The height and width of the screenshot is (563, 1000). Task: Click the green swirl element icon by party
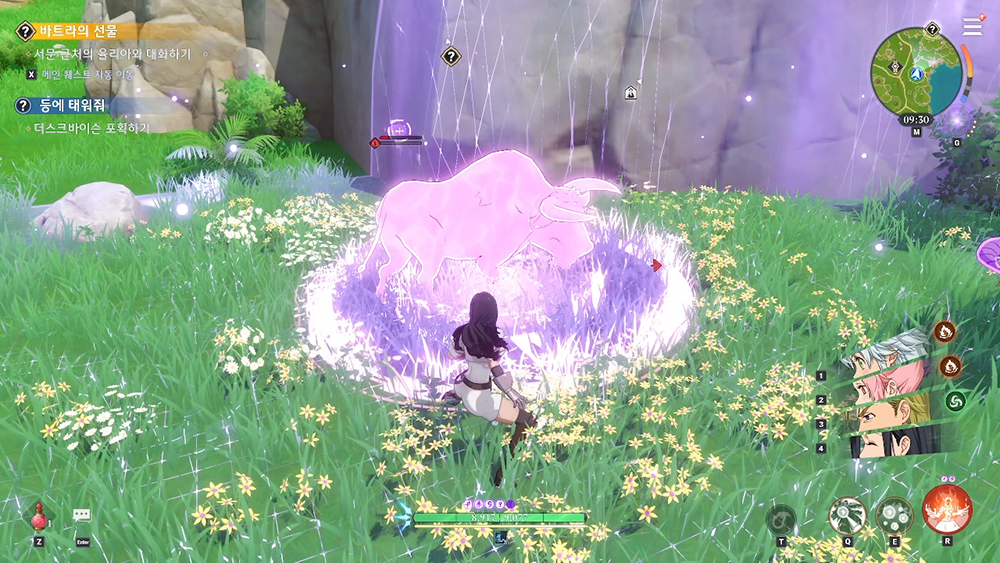point(955,401)
